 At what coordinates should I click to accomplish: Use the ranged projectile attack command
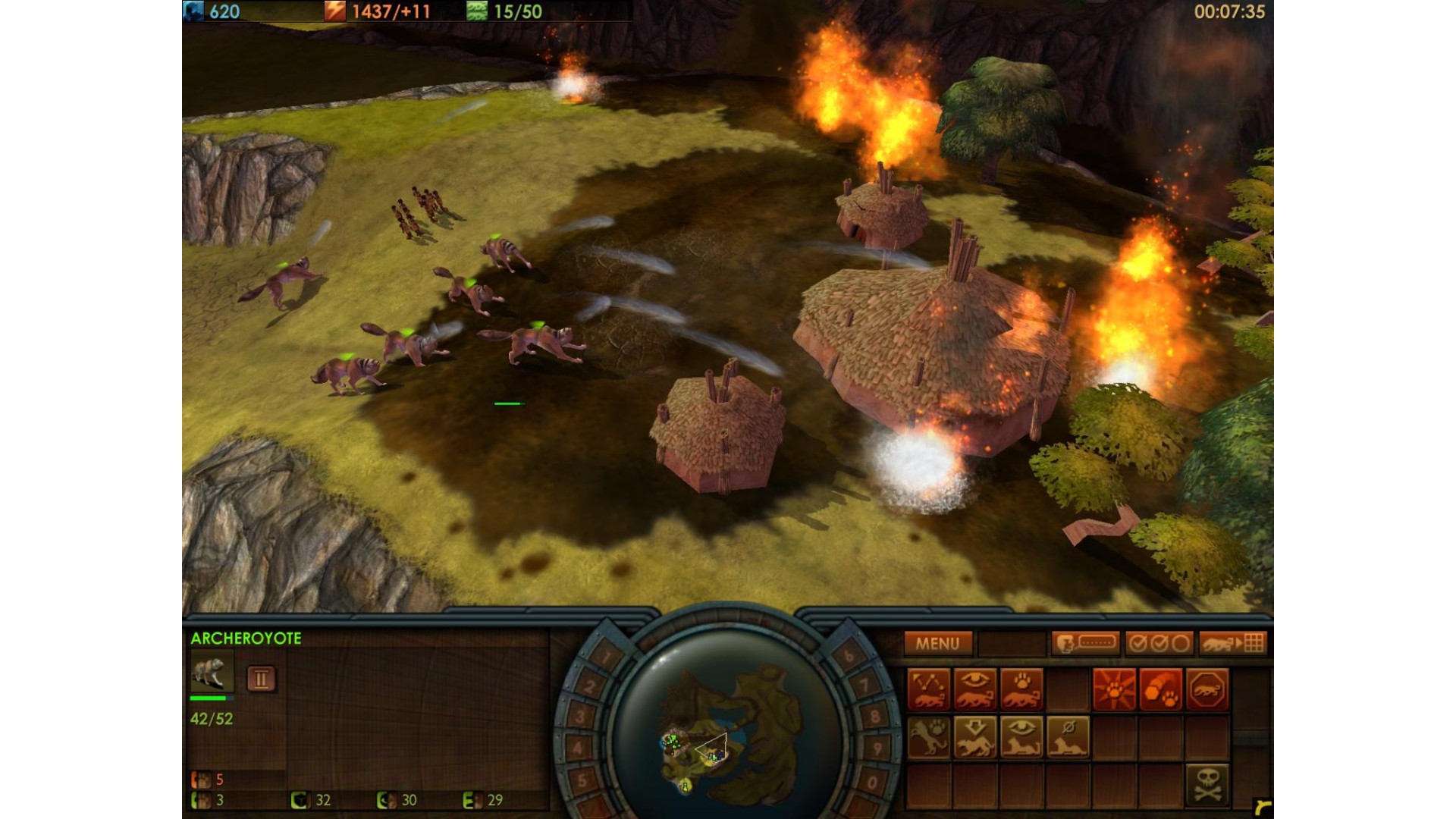click(x=1160, y=689)
